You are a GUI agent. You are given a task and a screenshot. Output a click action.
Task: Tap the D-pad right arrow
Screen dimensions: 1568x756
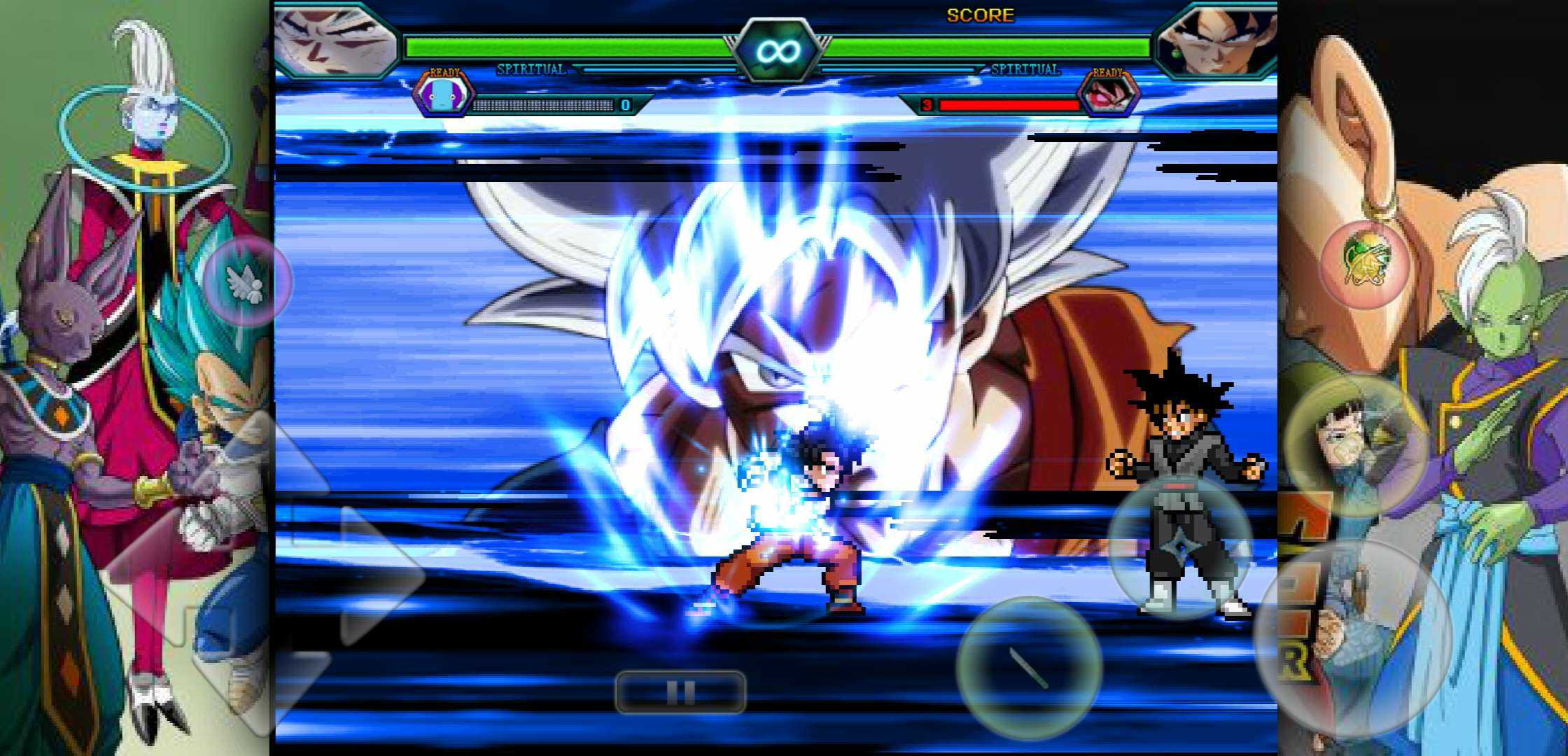[x=378, y=575]
